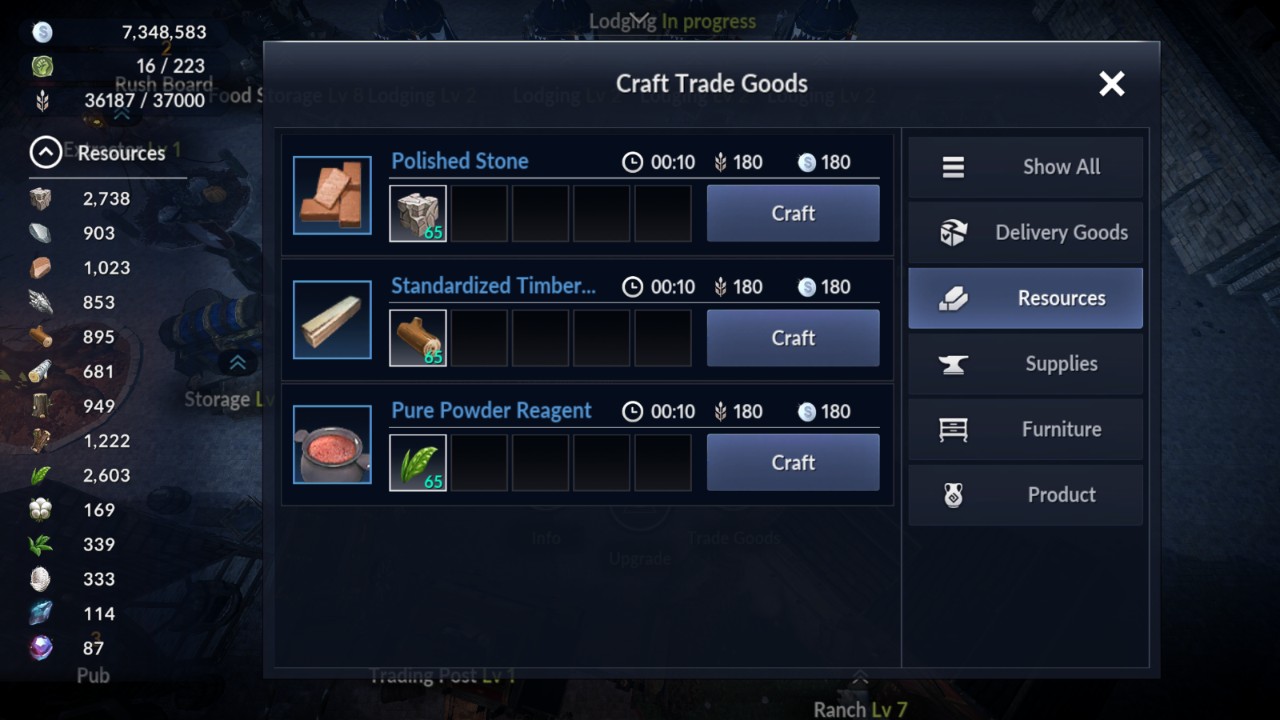Open the Delivery Goods category
Image resolution: width=1280 pixels, height=720 pixels.
tap(1025, 232)
